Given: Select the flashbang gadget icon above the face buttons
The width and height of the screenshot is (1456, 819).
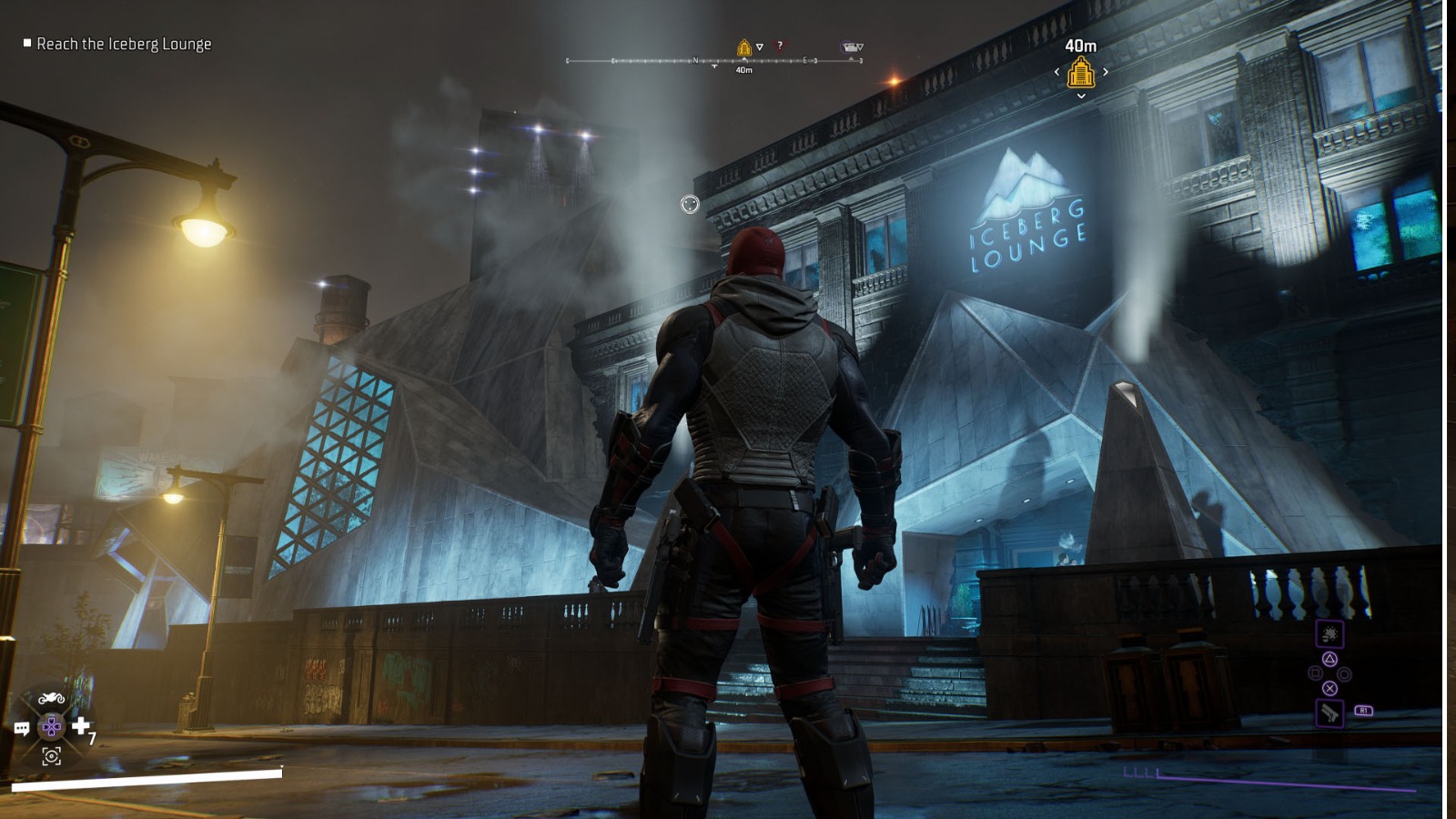Looking at the screenshot, I should (1330, 632).
